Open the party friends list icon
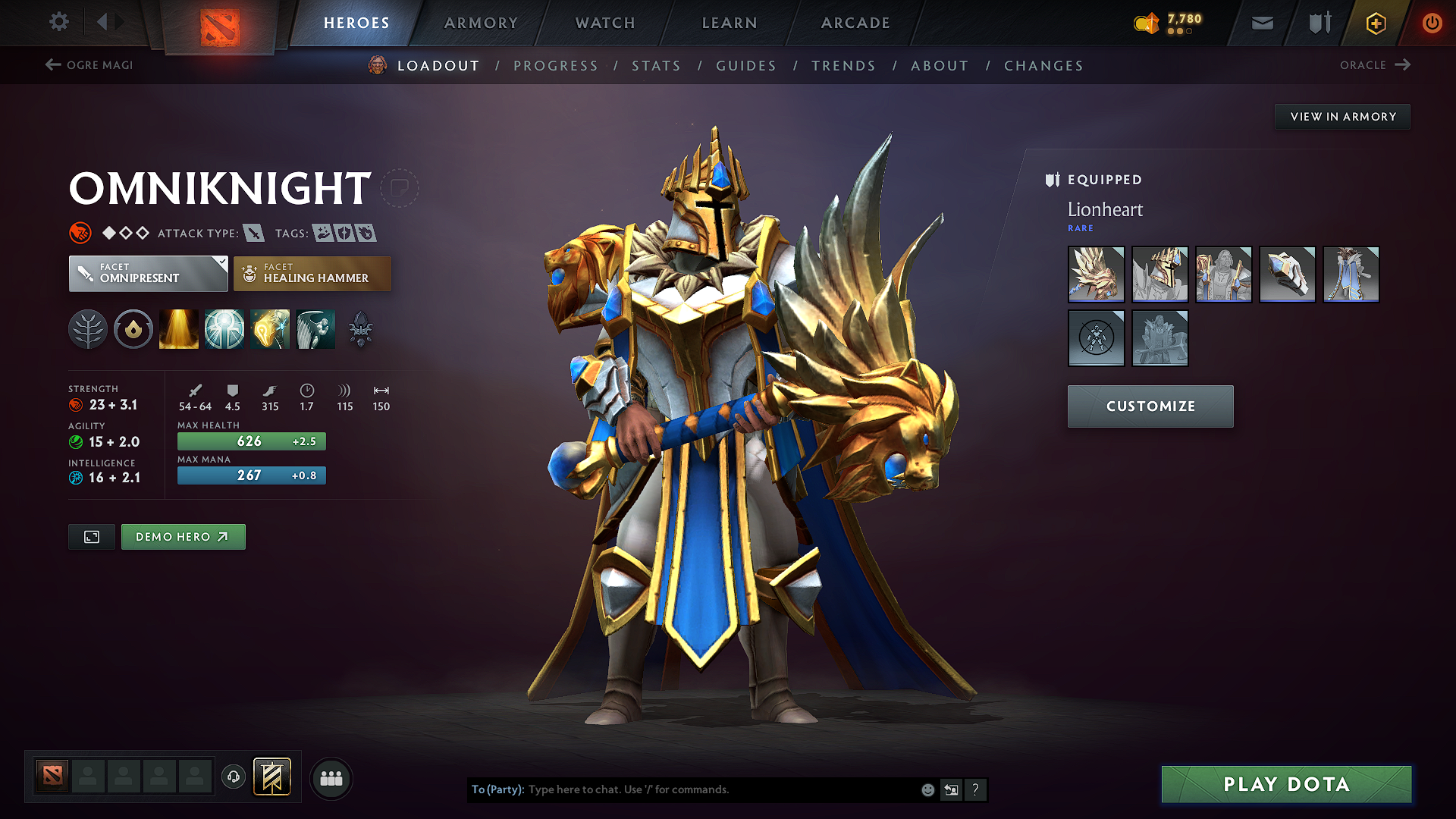This screenshot has width=1456, height=819. (331, 778)
